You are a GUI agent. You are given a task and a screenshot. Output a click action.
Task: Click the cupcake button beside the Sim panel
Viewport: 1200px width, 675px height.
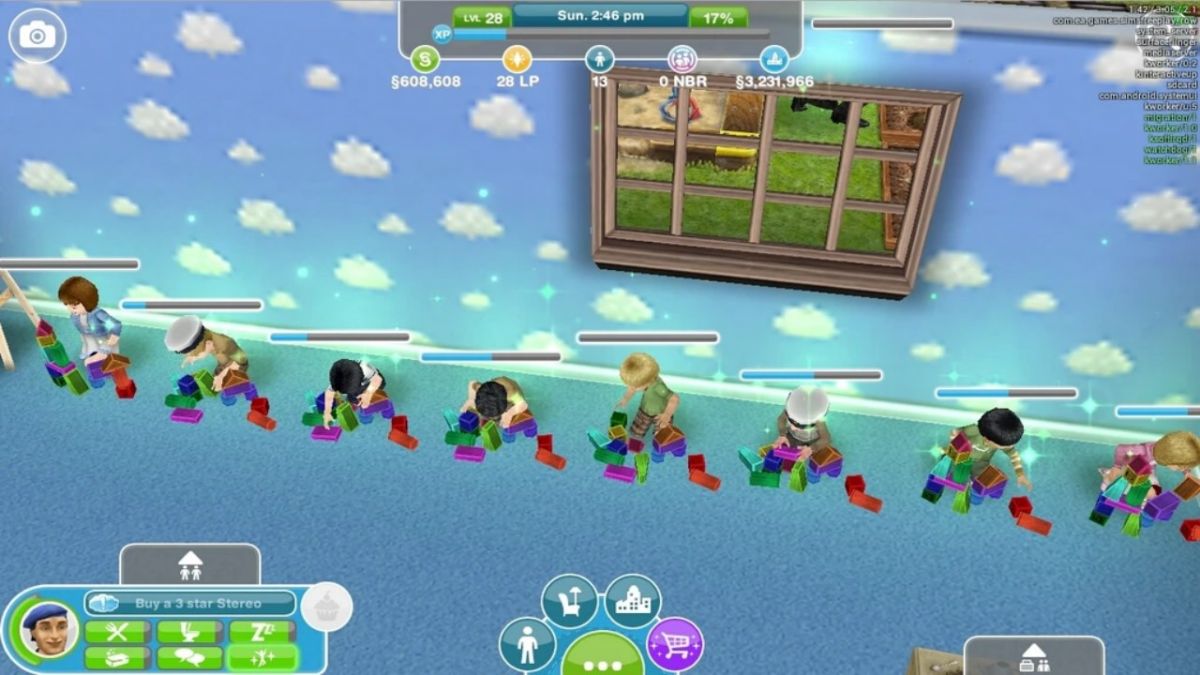(x=326, y=607)
